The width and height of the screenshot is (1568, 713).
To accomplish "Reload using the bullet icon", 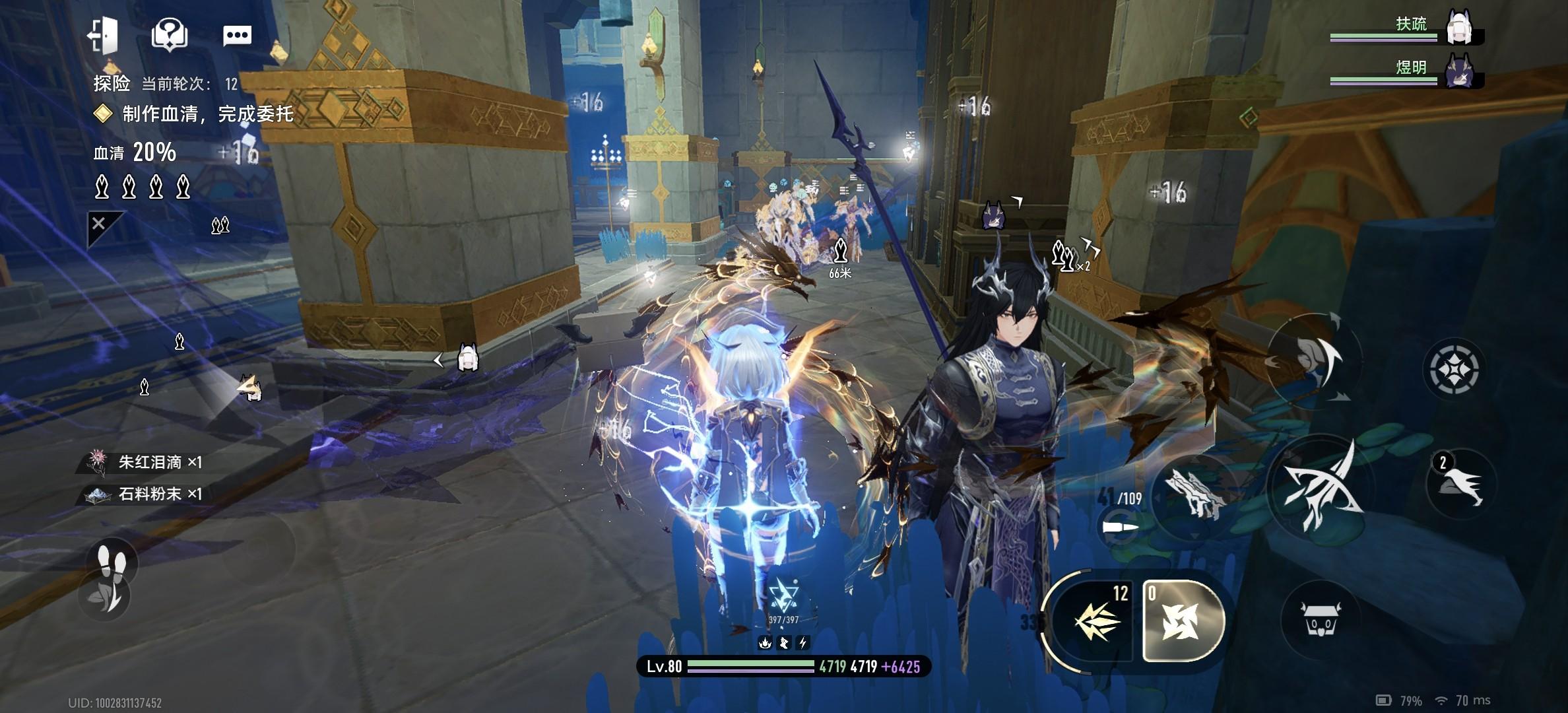I will coord(1121,527).
